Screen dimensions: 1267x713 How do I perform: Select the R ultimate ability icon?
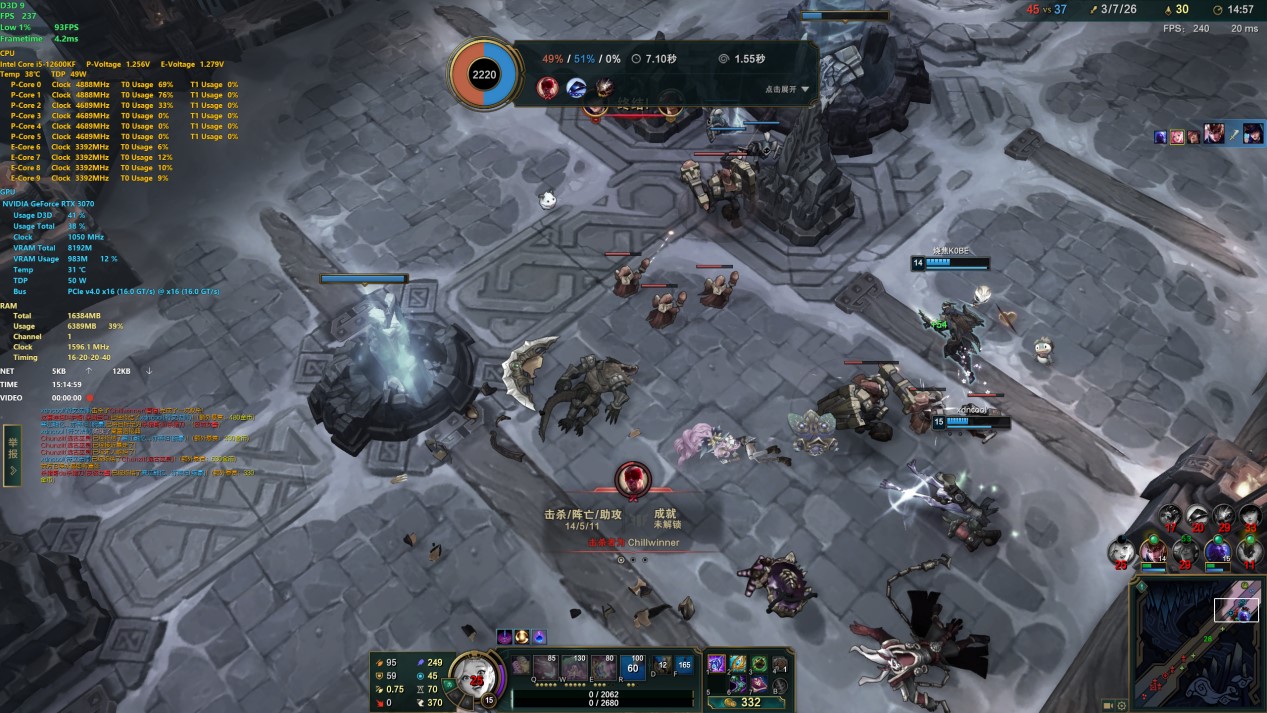coord(632,665)
